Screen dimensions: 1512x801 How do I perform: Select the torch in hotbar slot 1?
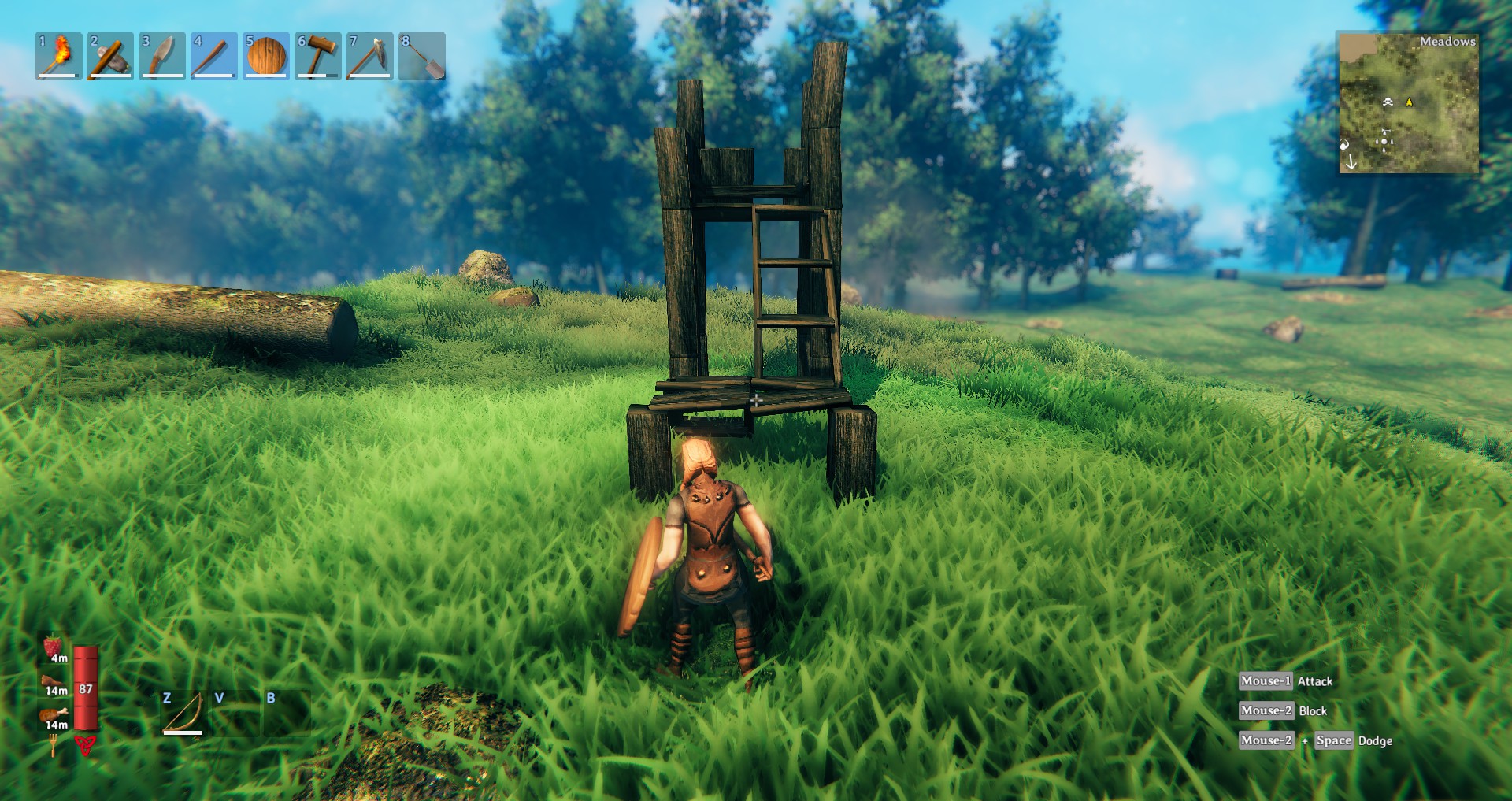[58, 56]
